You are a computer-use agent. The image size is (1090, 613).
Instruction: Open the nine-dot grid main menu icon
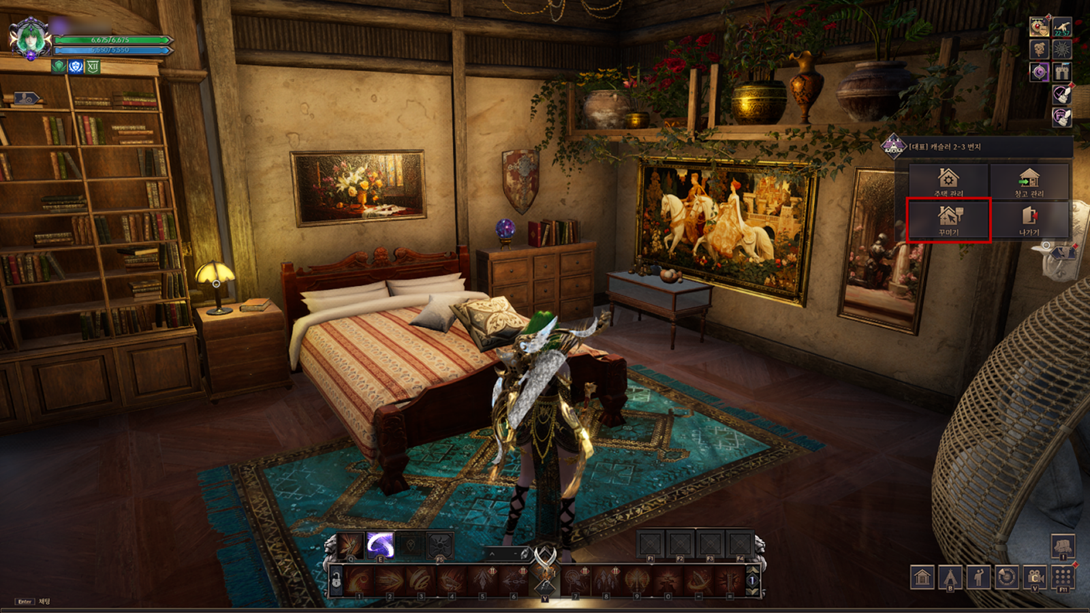[1063, 578]
